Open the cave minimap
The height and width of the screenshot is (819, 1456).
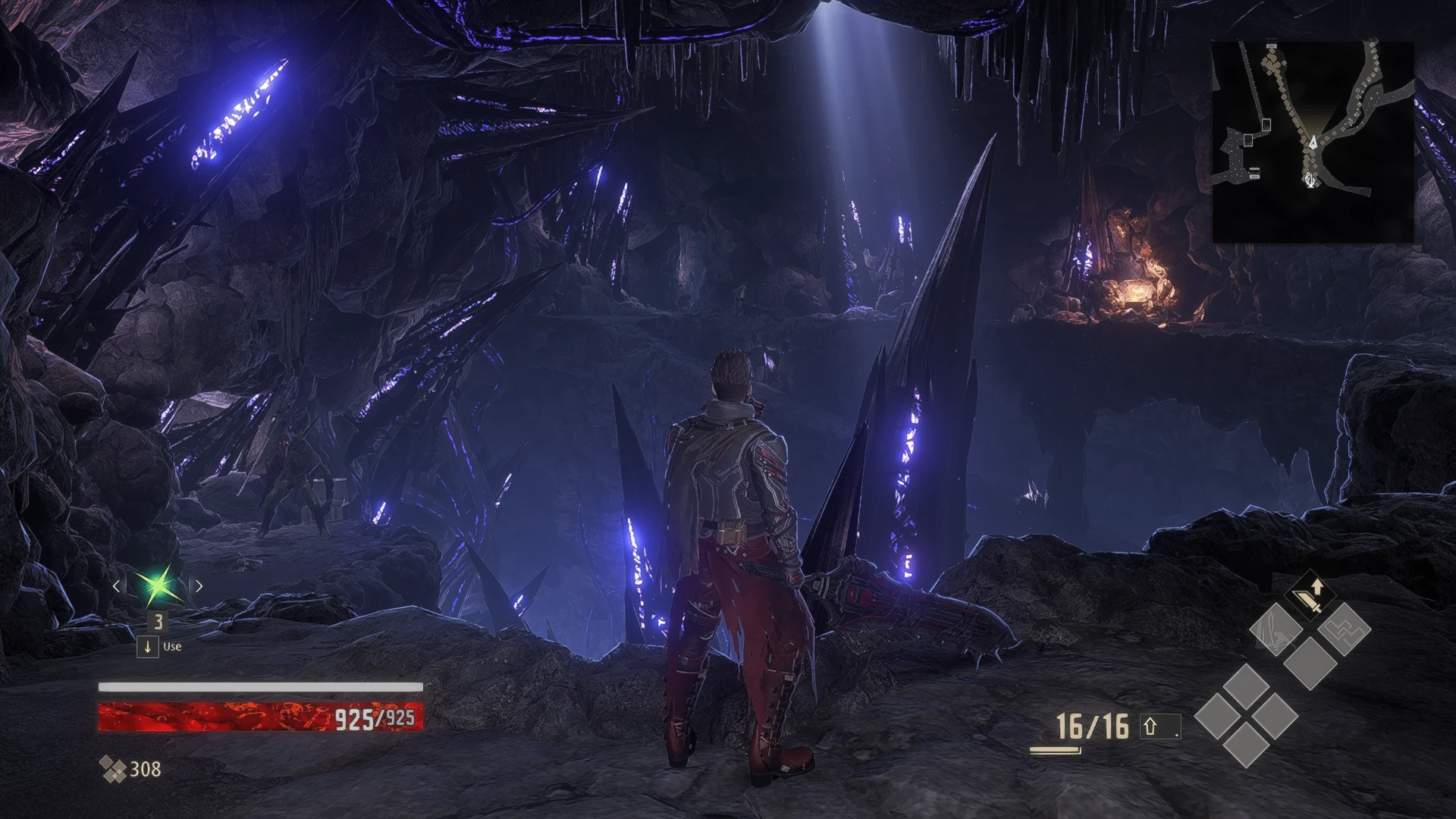point(1313,143)
